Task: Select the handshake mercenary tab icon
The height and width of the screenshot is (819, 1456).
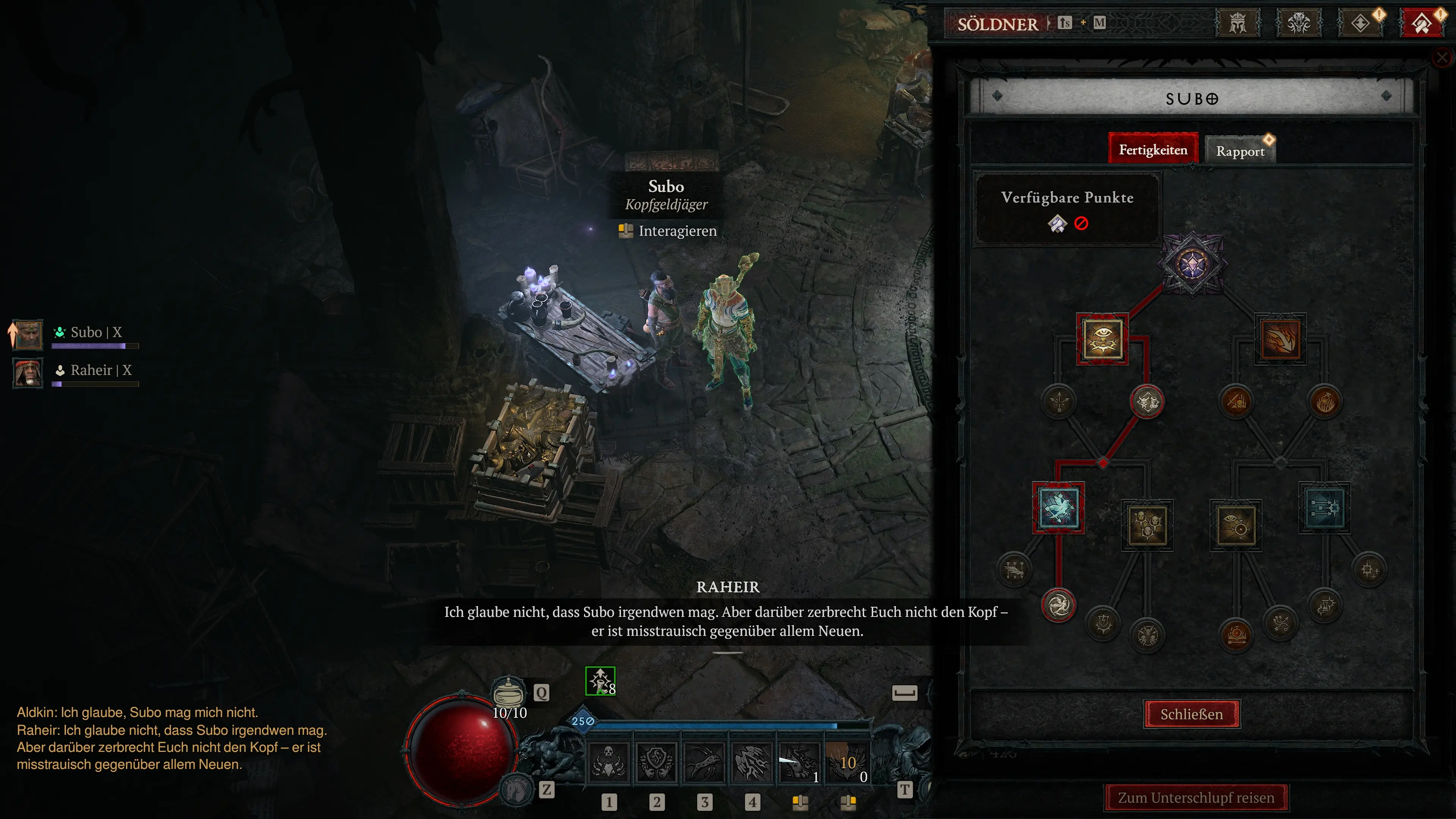Action: [1421, 24]
